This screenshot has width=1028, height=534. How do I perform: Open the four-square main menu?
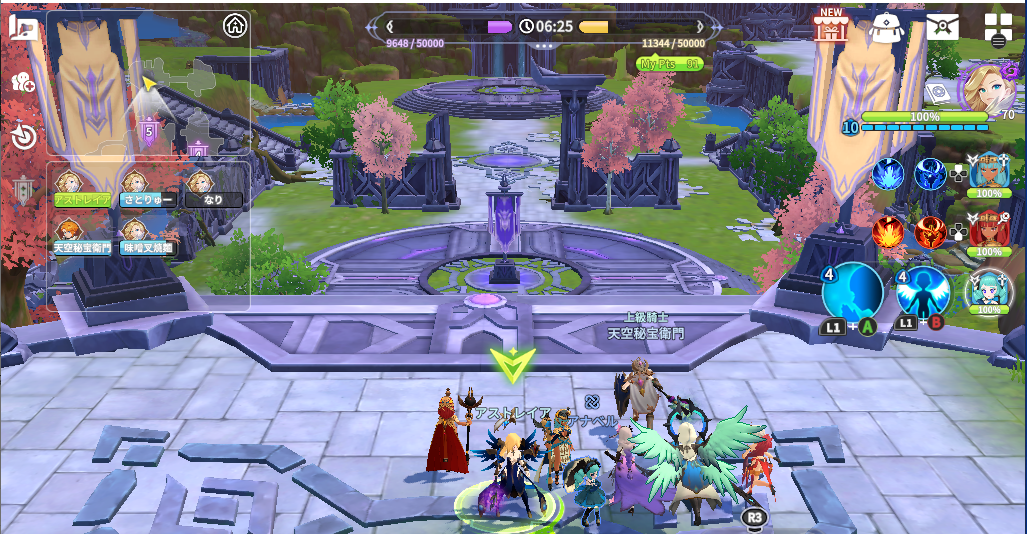[x=998, y=27]
